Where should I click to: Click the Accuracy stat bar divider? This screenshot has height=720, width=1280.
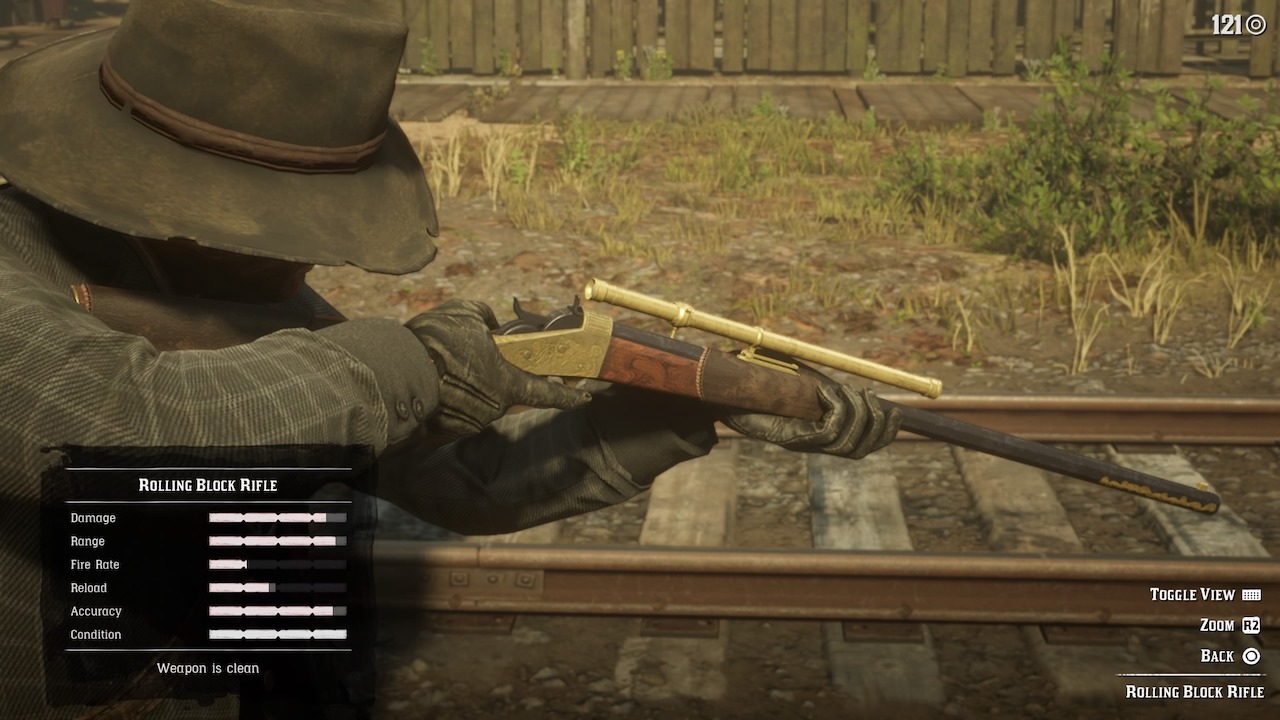(x=277, y=611)
